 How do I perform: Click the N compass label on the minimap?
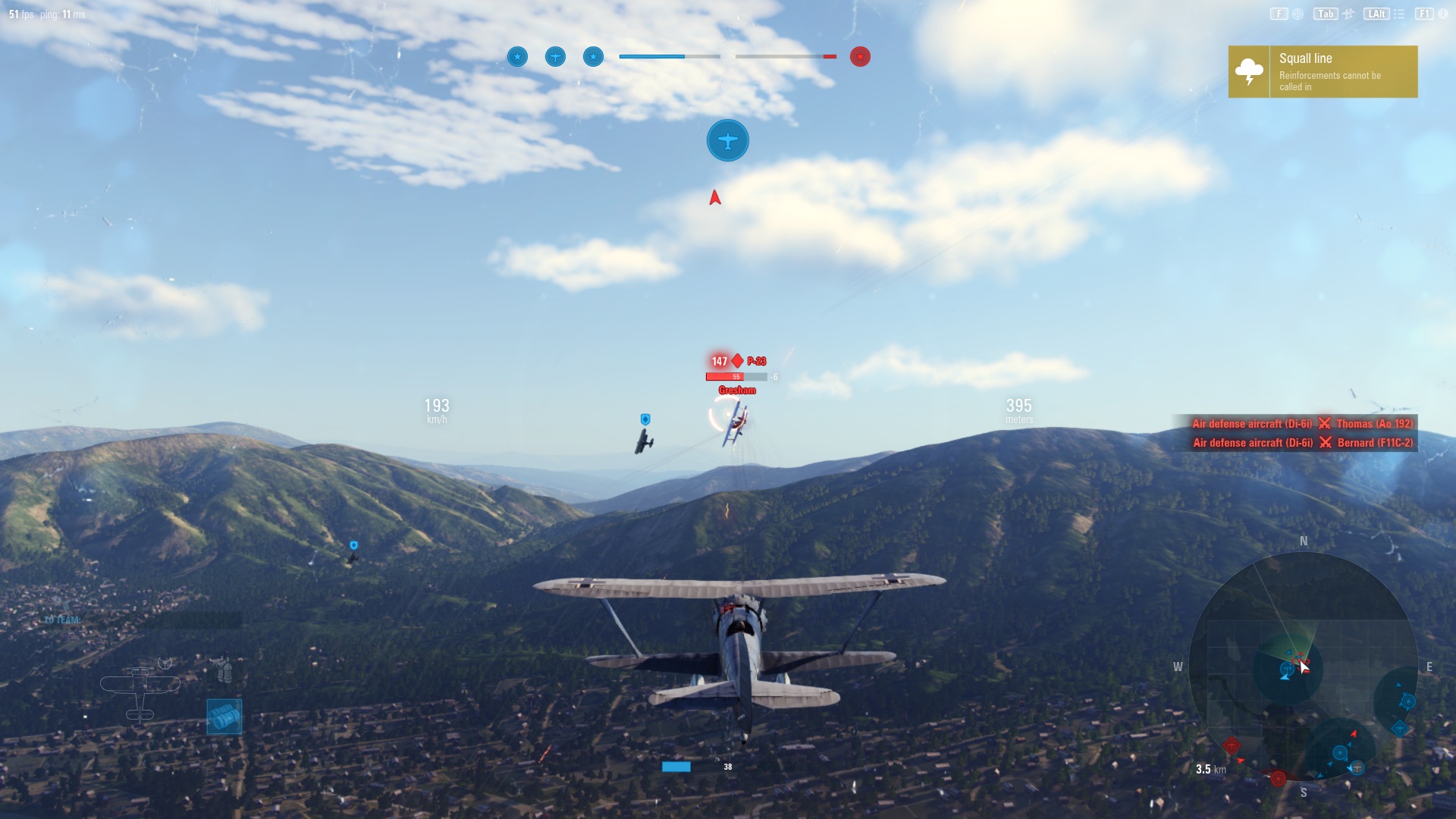click(1302, 541)
